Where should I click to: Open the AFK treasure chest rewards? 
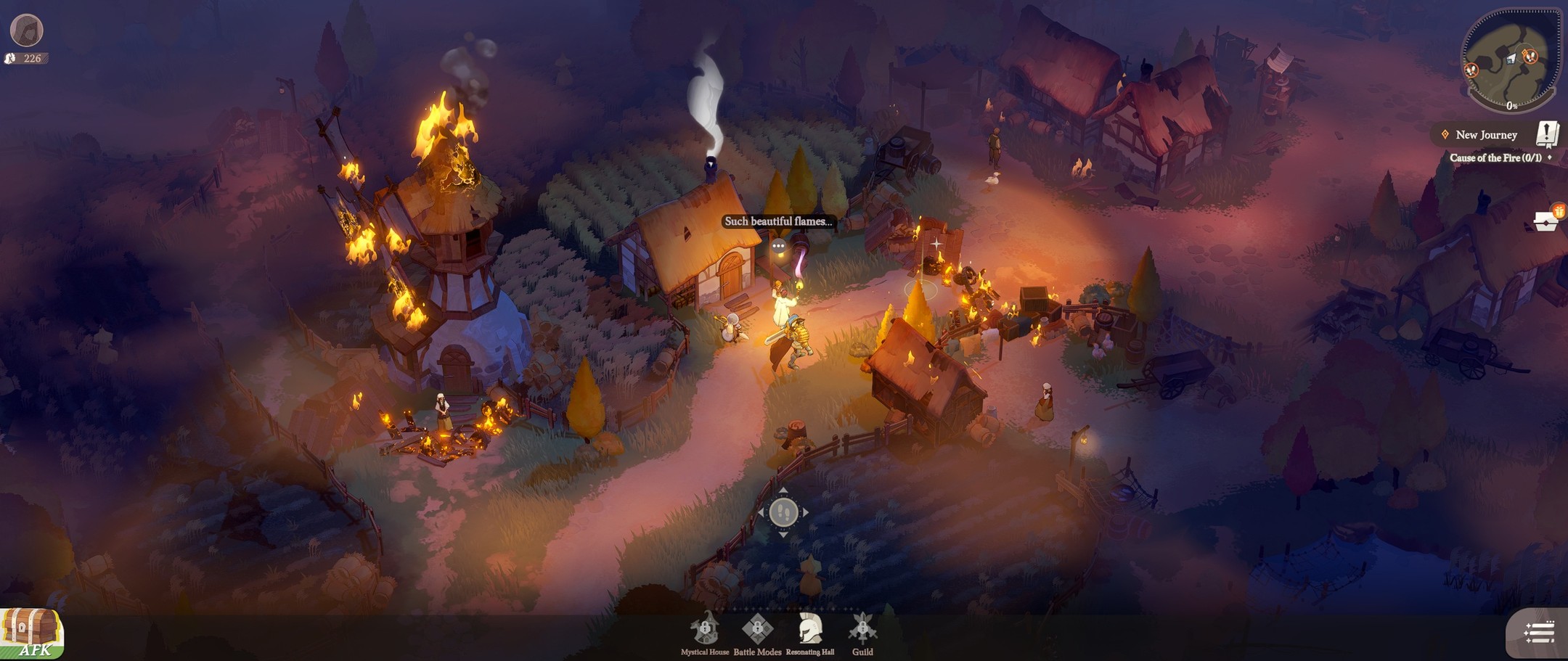(32, 633)
